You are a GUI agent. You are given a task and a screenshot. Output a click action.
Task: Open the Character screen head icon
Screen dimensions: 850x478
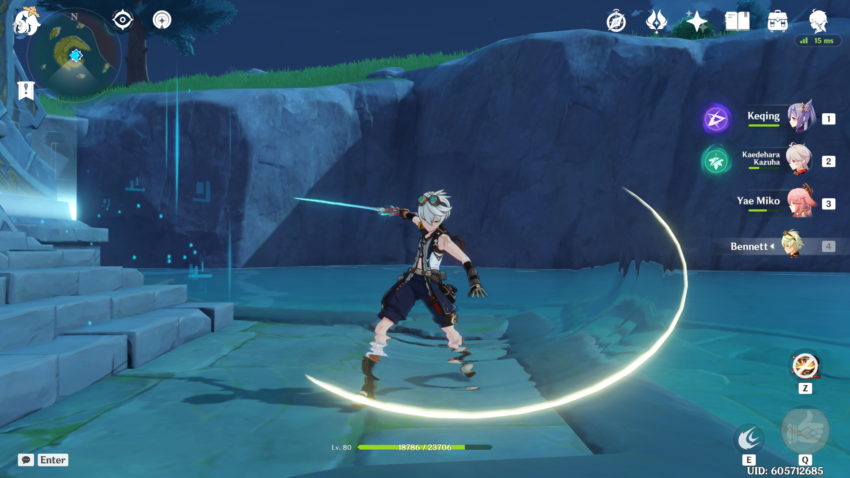coord(818,20)
